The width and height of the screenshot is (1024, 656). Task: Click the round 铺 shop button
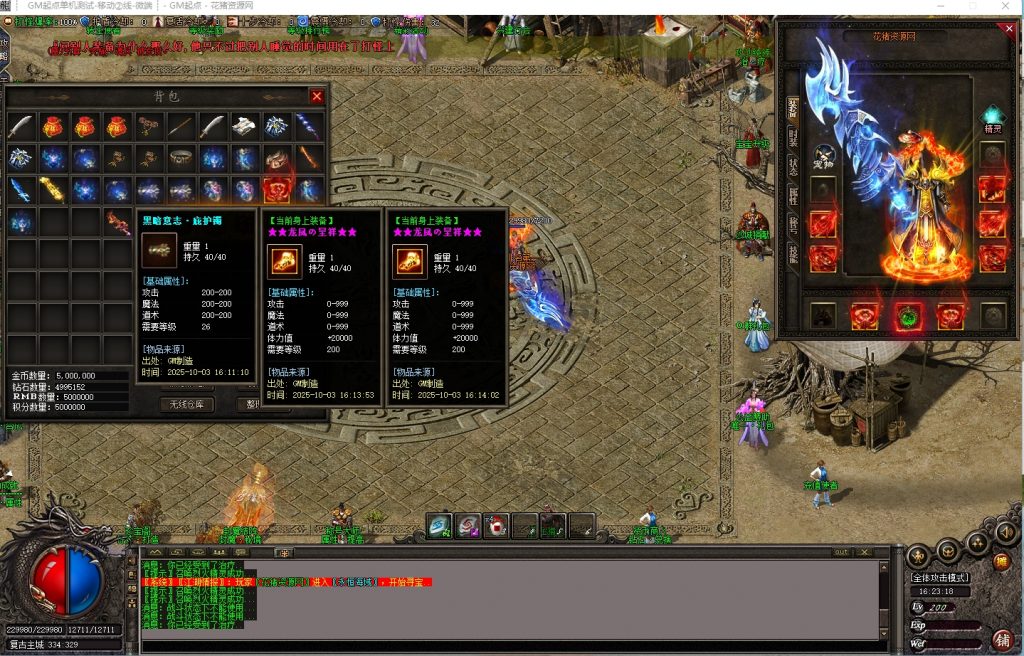[x=1002, y=639]
